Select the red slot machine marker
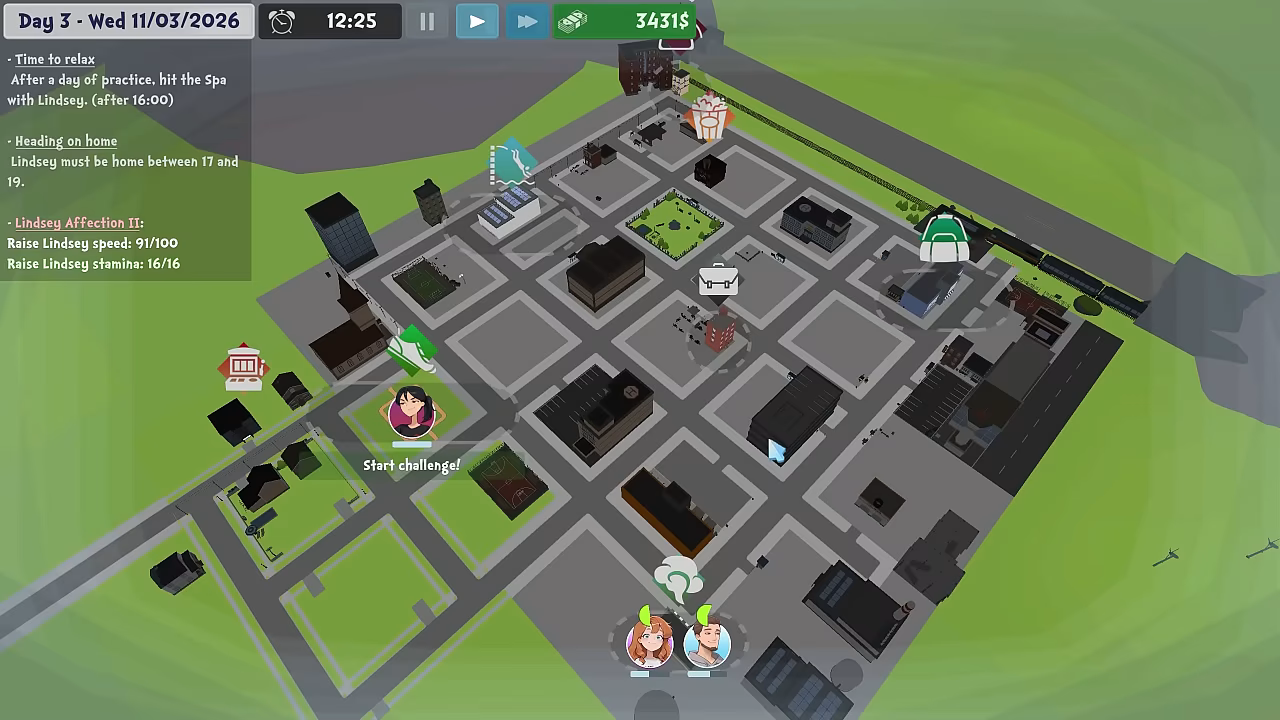 [243, 367]
